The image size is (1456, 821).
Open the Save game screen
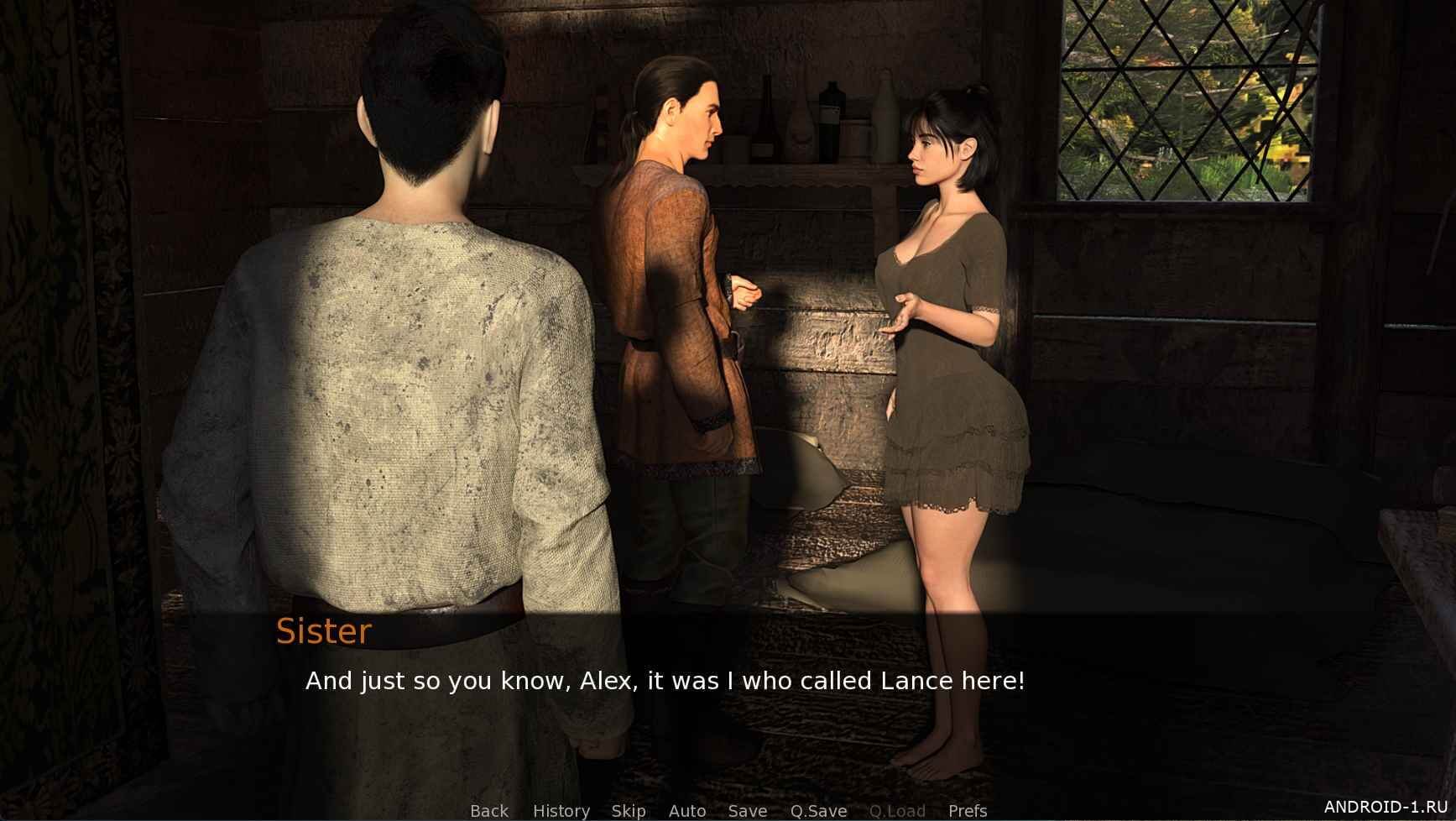[x=747, y=810]
